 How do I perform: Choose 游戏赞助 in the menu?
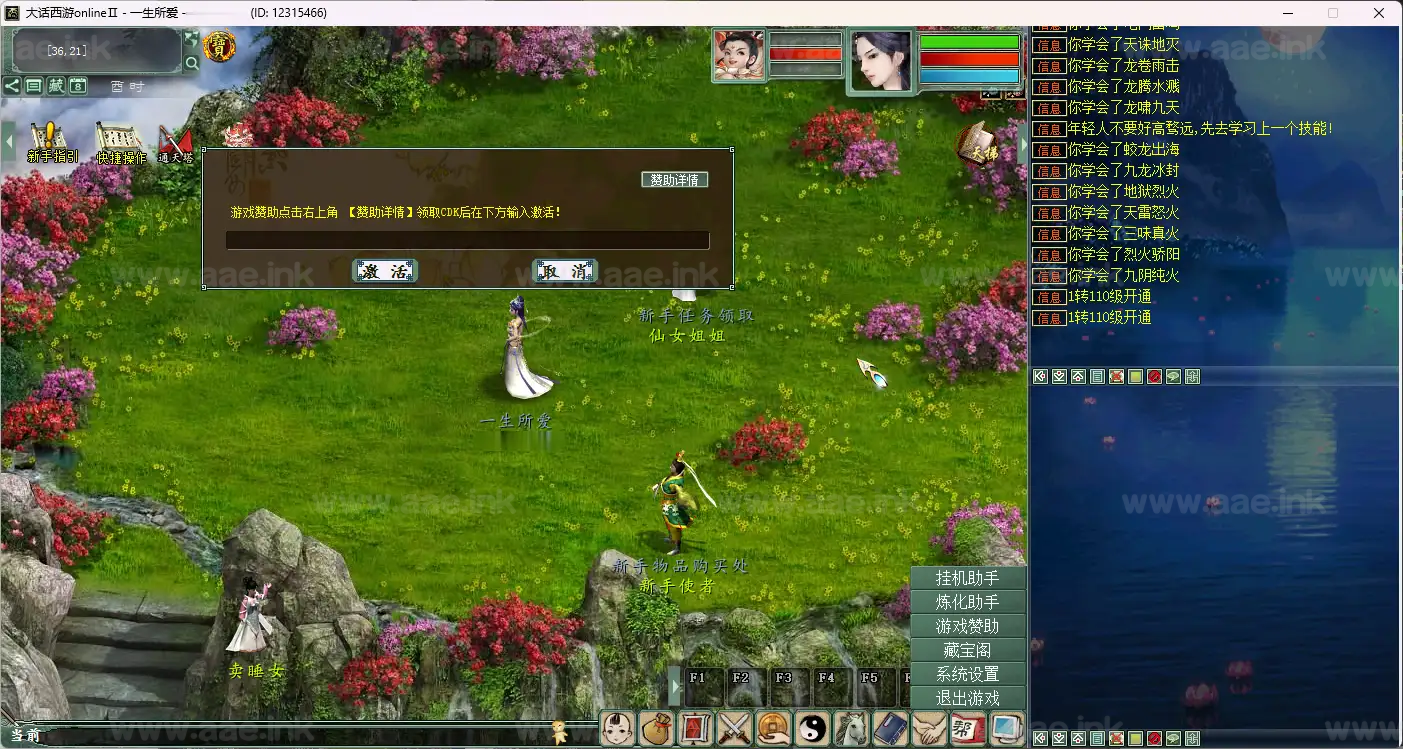coord(967,626)
